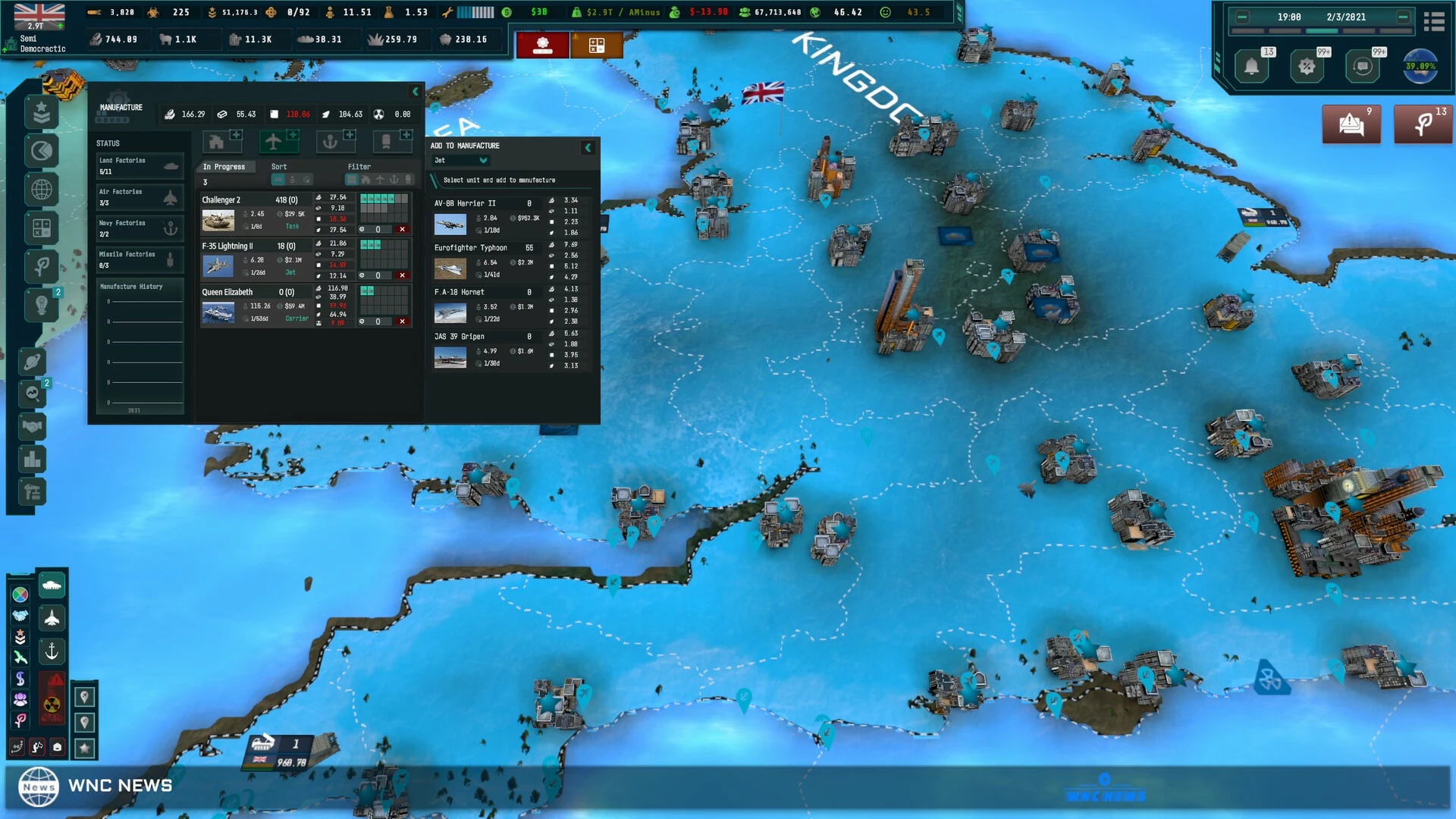Remove Queen Elizabeth carrier from the queue

point(402,322)
